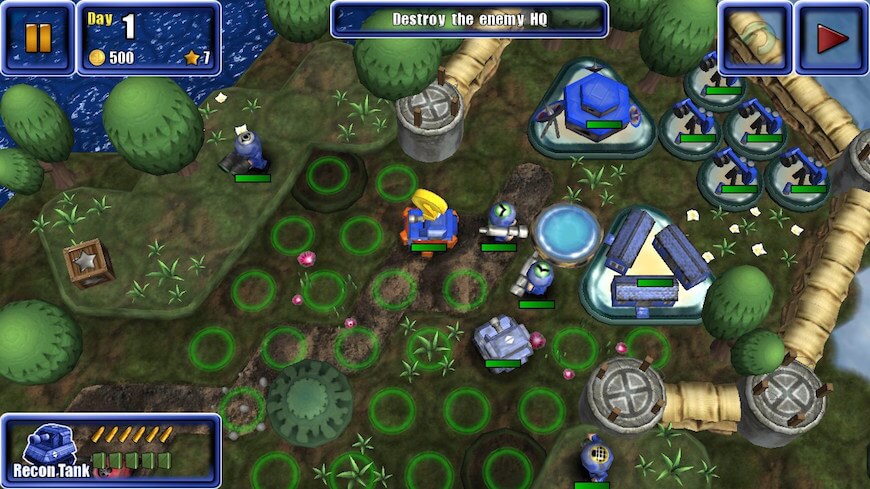This screenshot has height=489, width=870.
Task: Open the map scroll button
Action: click(x=755, y=39)
